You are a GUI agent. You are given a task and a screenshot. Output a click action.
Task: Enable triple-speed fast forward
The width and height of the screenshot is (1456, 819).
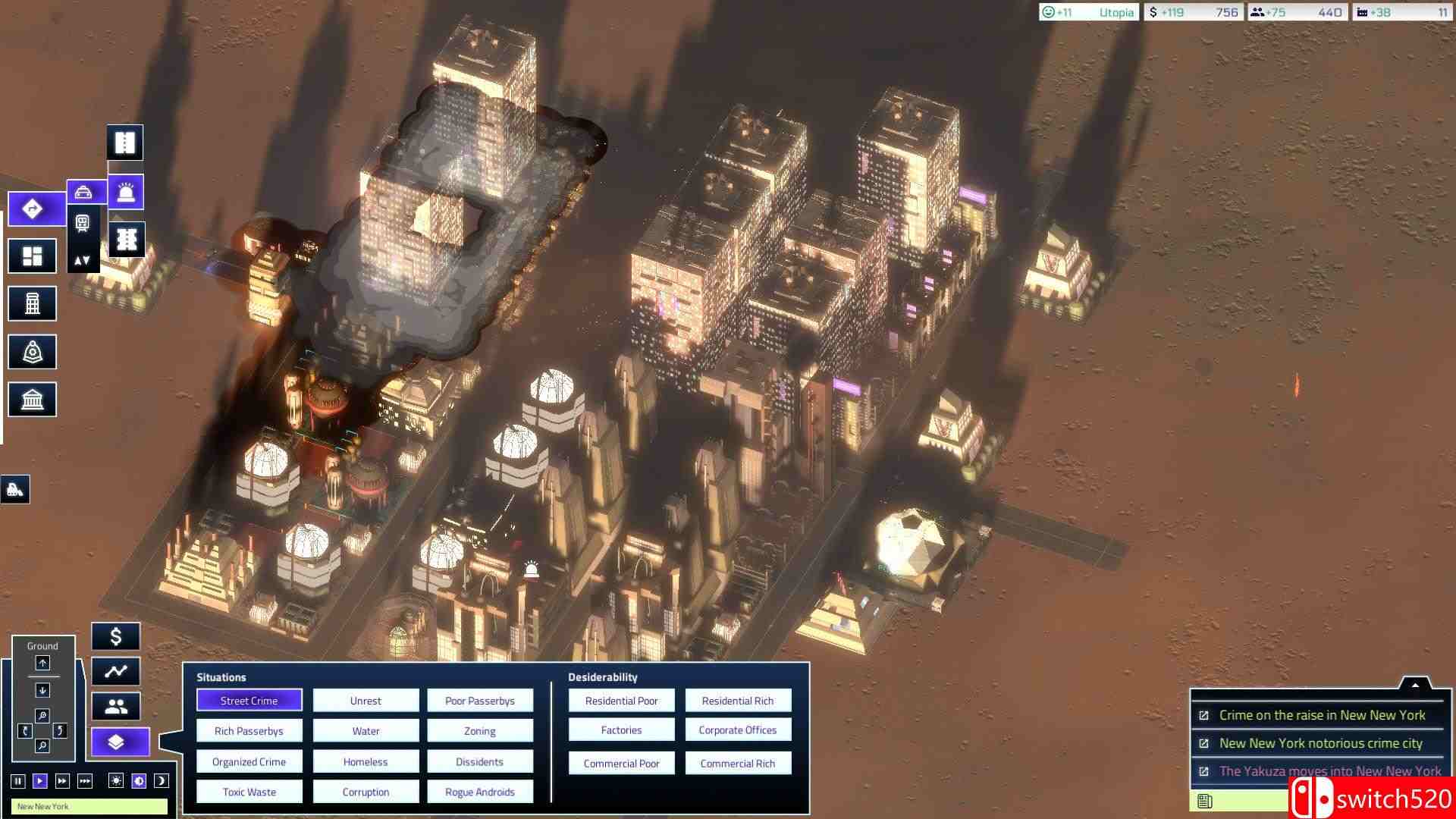pyautogui.click(x=85, y=780)
